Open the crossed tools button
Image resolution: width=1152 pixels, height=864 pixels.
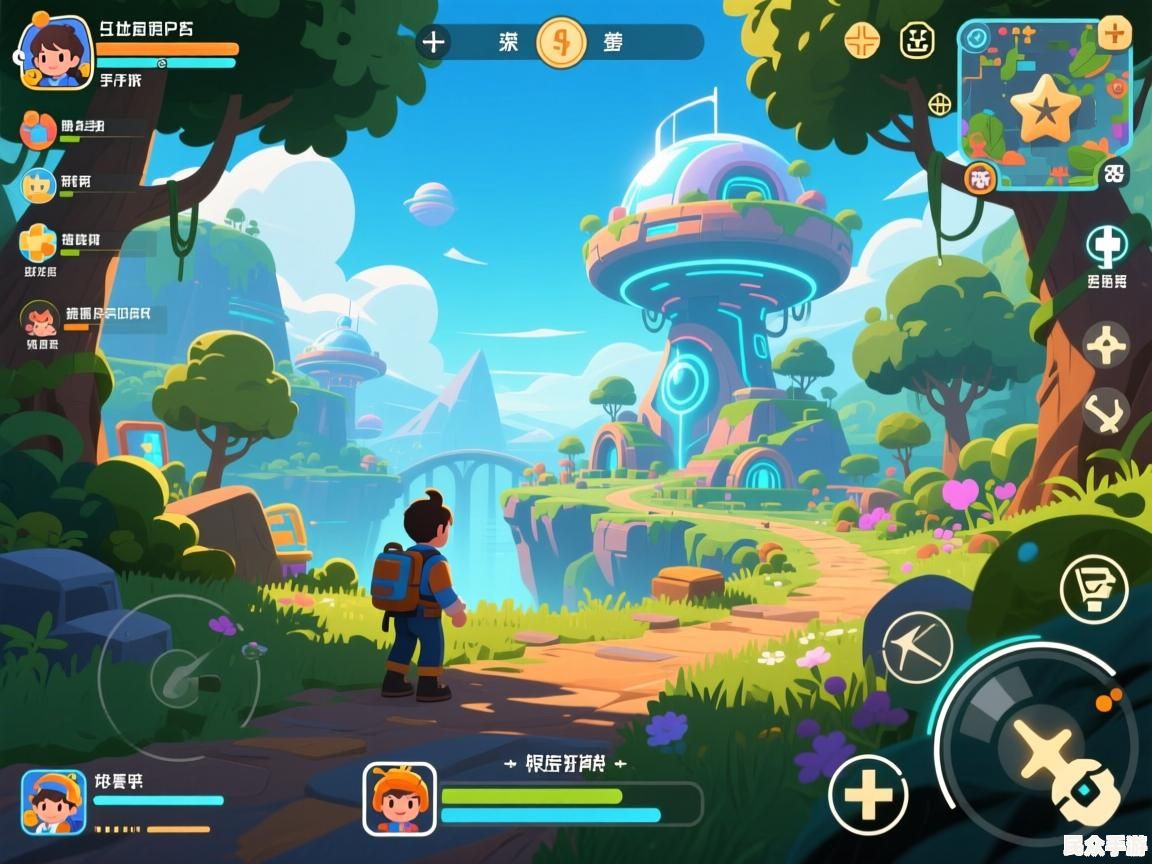point(1106,412)
